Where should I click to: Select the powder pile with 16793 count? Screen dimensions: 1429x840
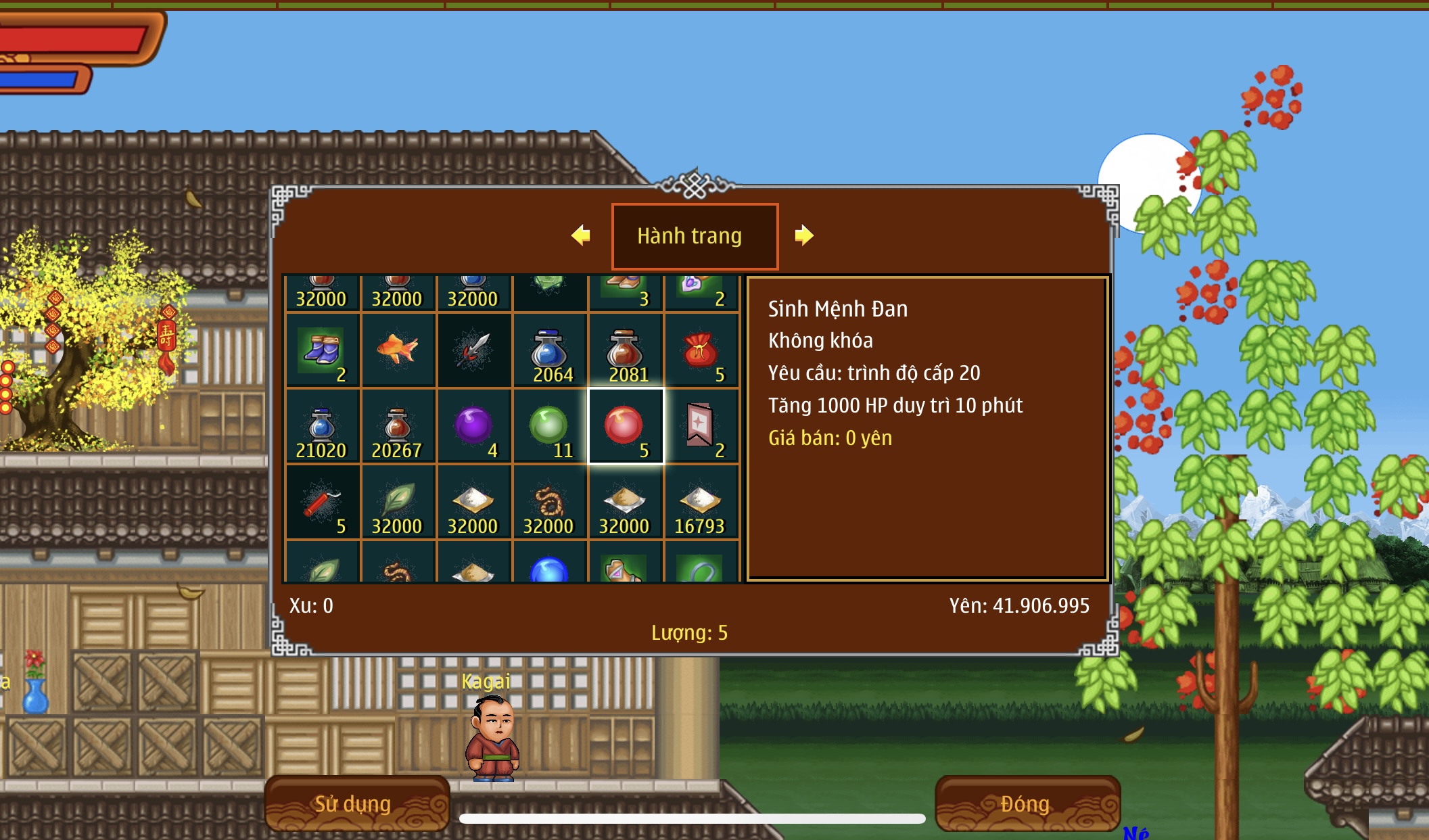coord(701,503)
